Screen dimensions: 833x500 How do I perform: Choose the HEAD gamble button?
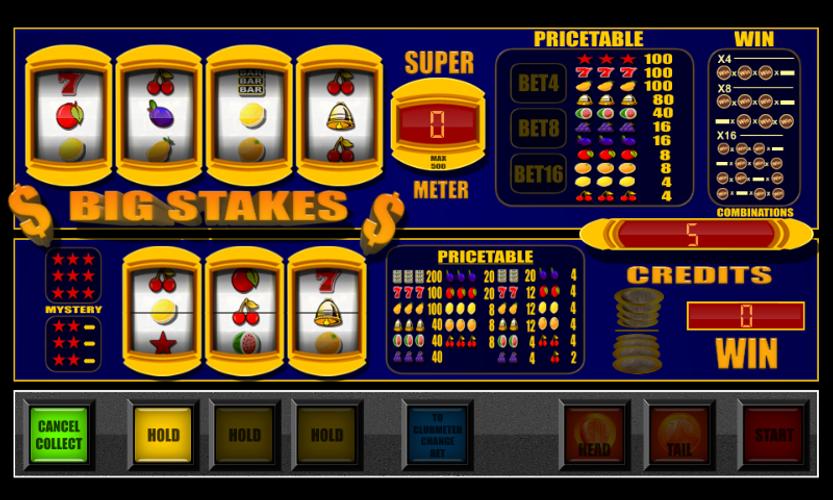point(594,437)
